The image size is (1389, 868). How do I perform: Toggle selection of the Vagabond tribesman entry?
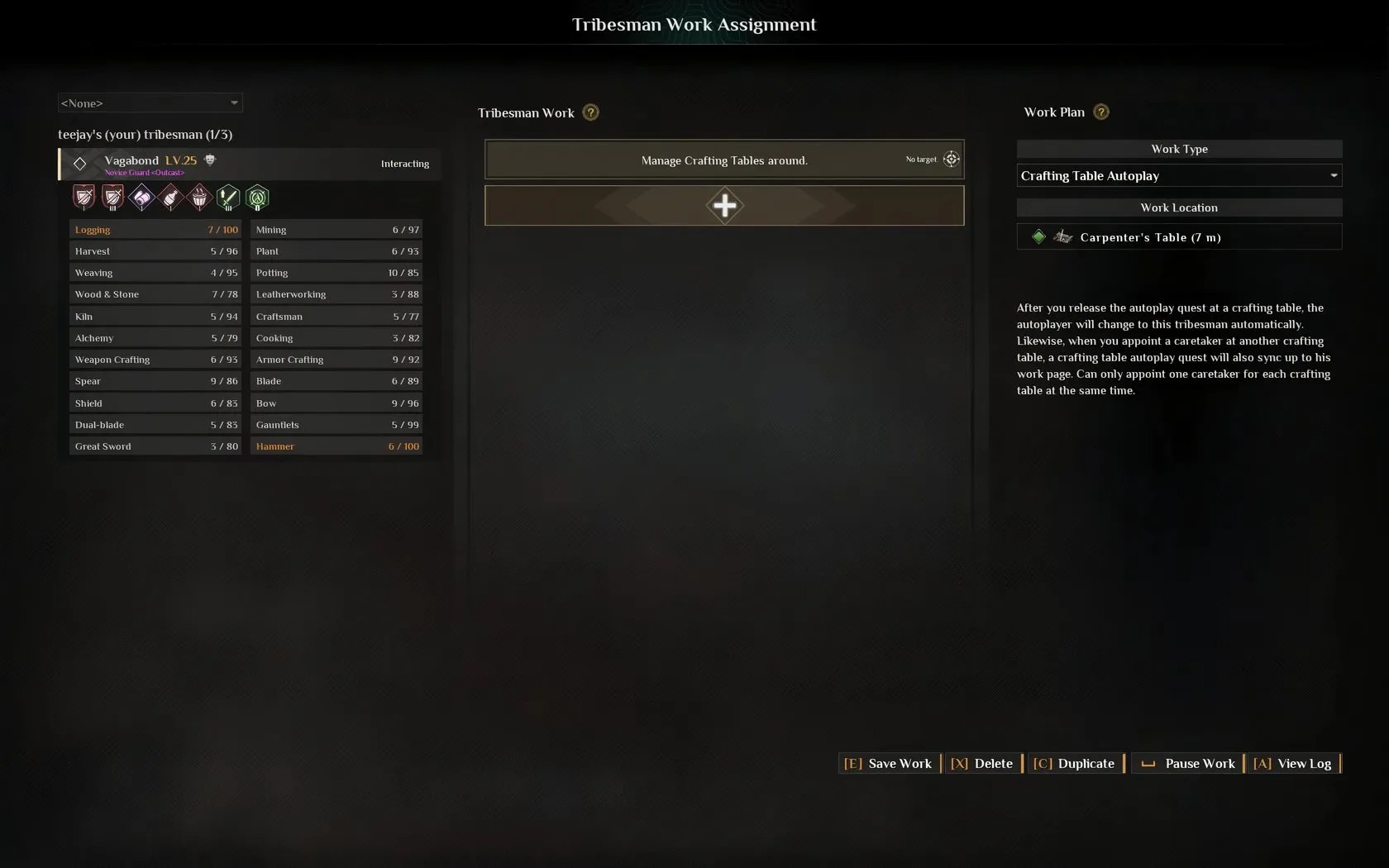point(248,164)
